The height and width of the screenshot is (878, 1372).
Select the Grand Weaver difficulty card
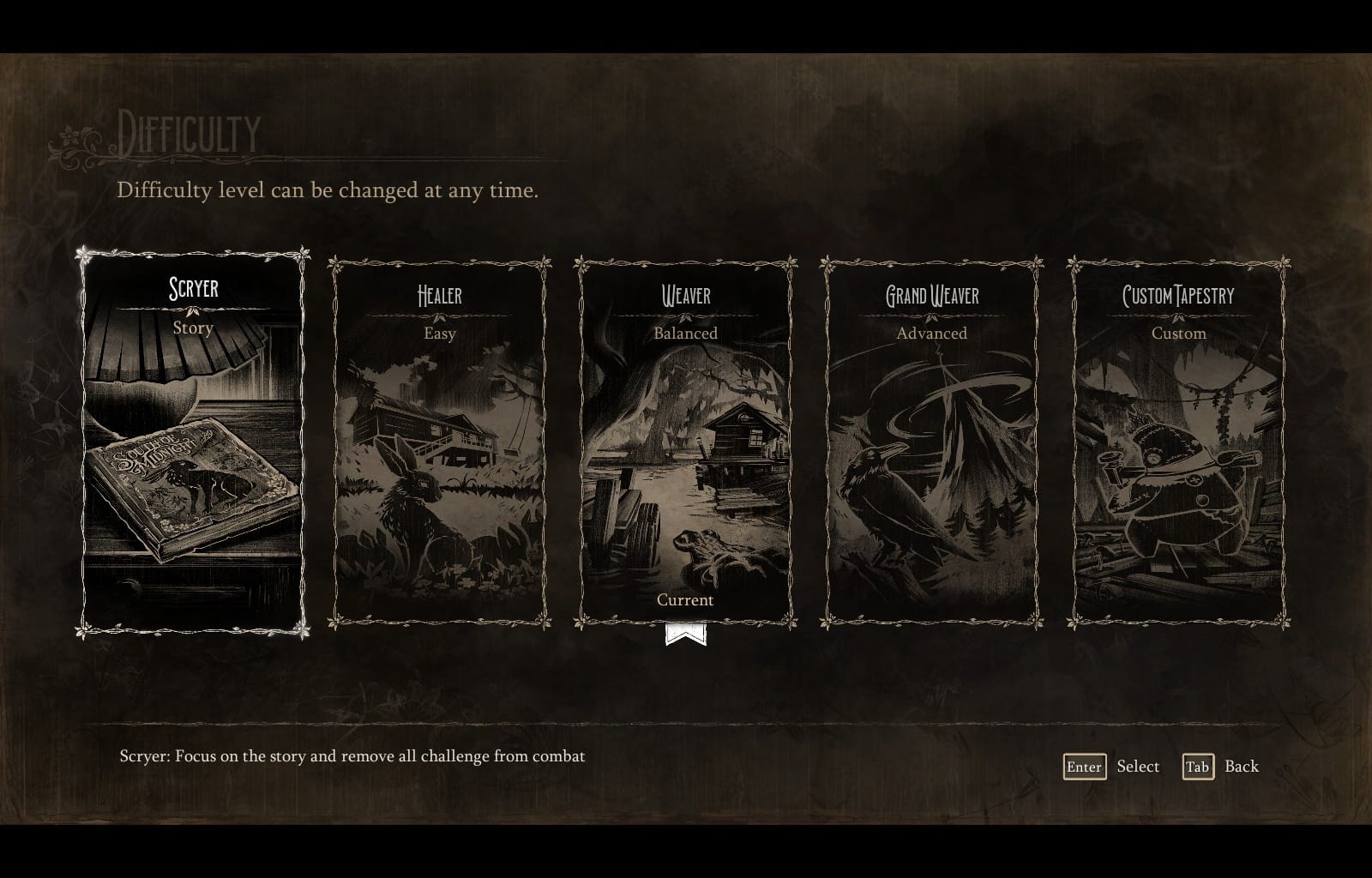tap(930, 437)
